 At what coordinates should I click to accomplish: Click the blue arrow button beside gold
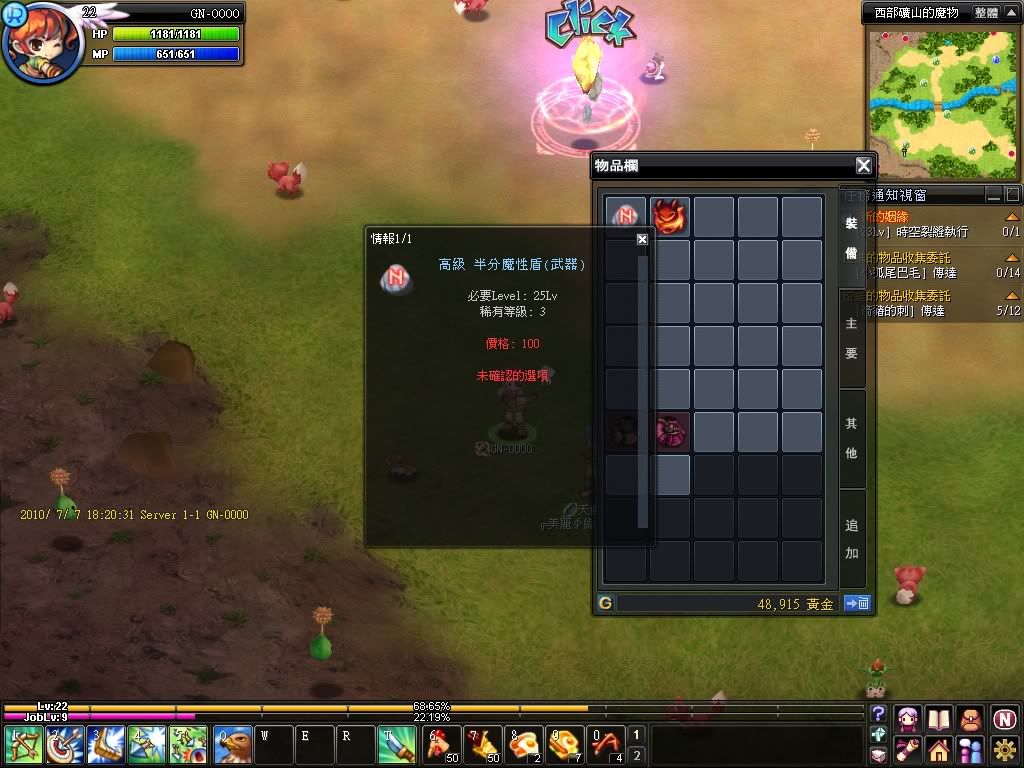pyautogui.click(x=857, y=603)
